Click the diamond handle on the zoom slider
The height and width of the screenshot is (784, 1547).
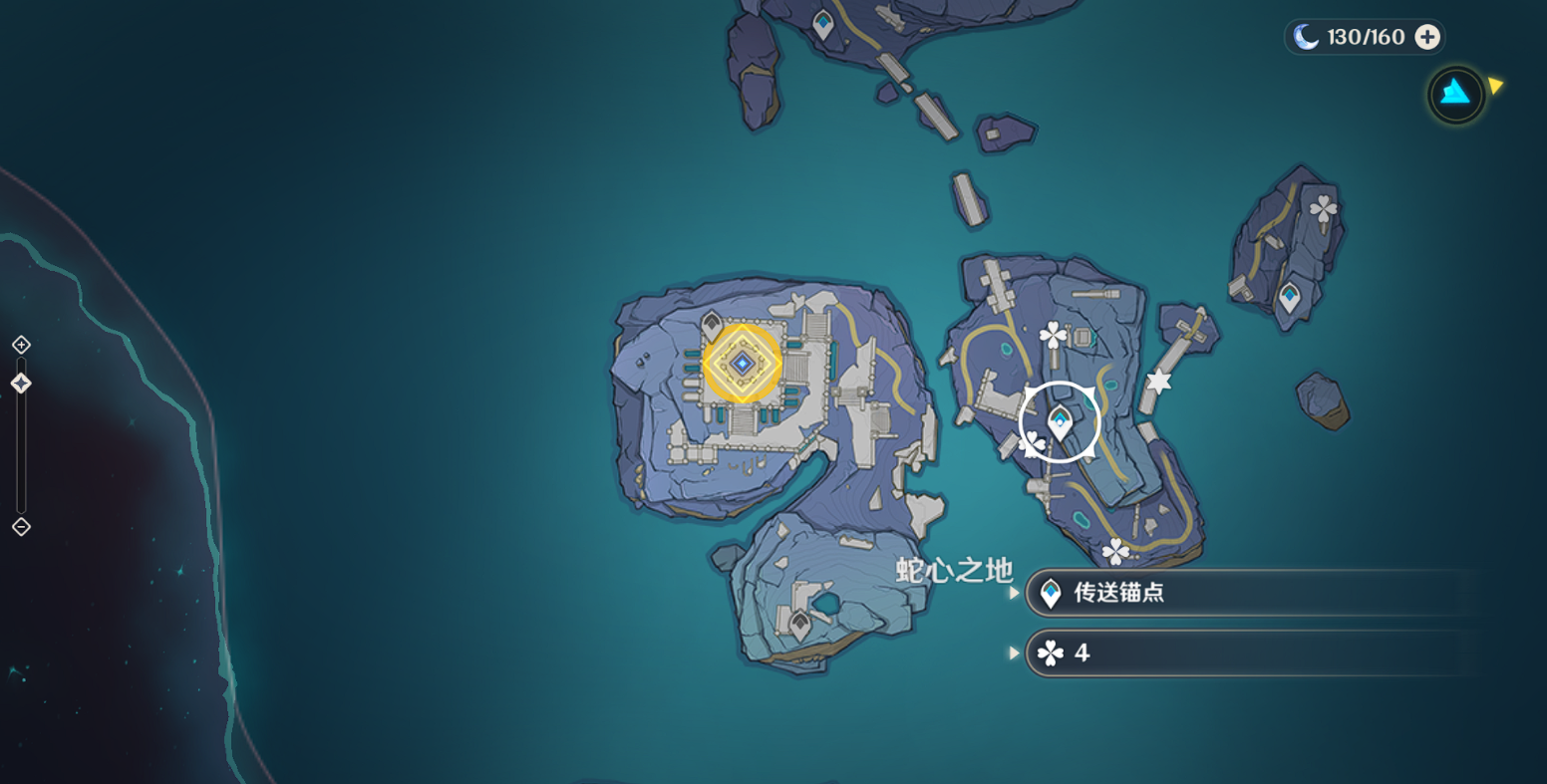[21, 384]
